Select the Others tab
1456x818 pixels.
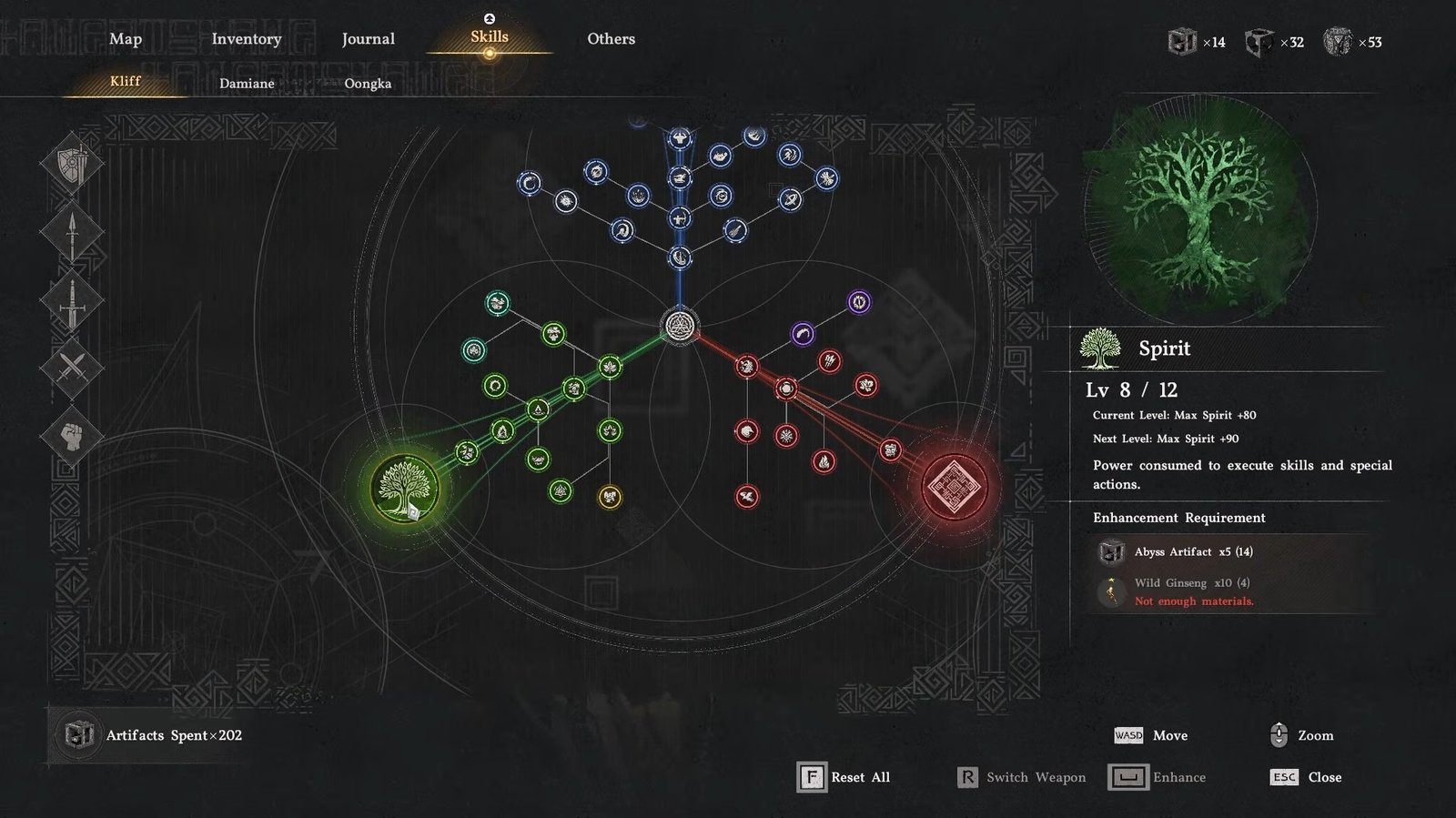(611, 39)
